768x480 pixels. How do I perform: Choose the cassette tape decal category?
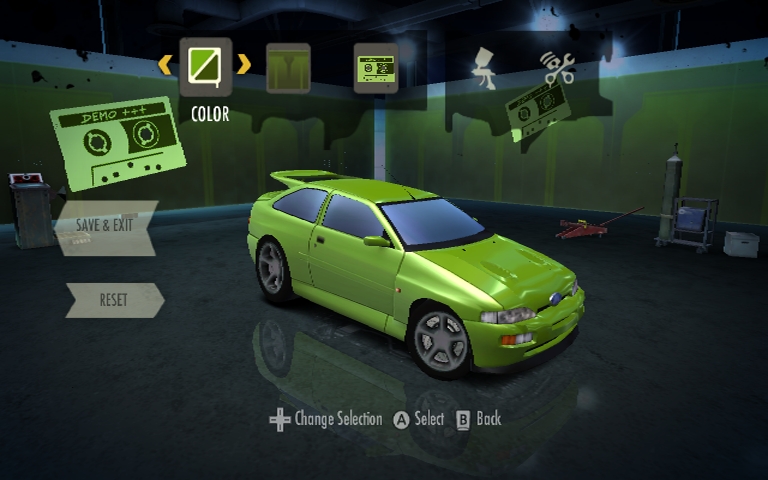click(376, 67)
